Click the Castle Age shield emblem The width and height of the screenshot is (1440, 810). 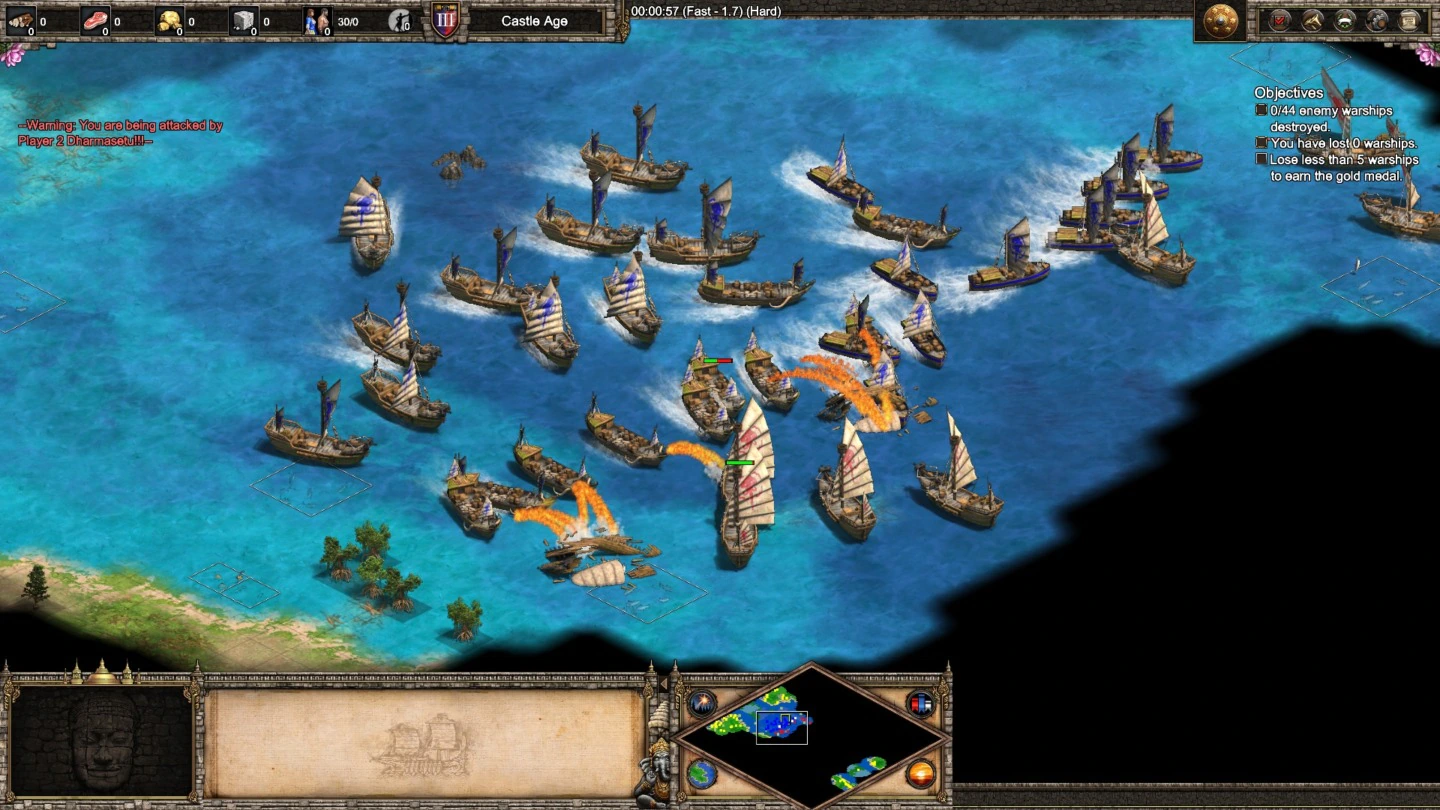tap(445, 21)
